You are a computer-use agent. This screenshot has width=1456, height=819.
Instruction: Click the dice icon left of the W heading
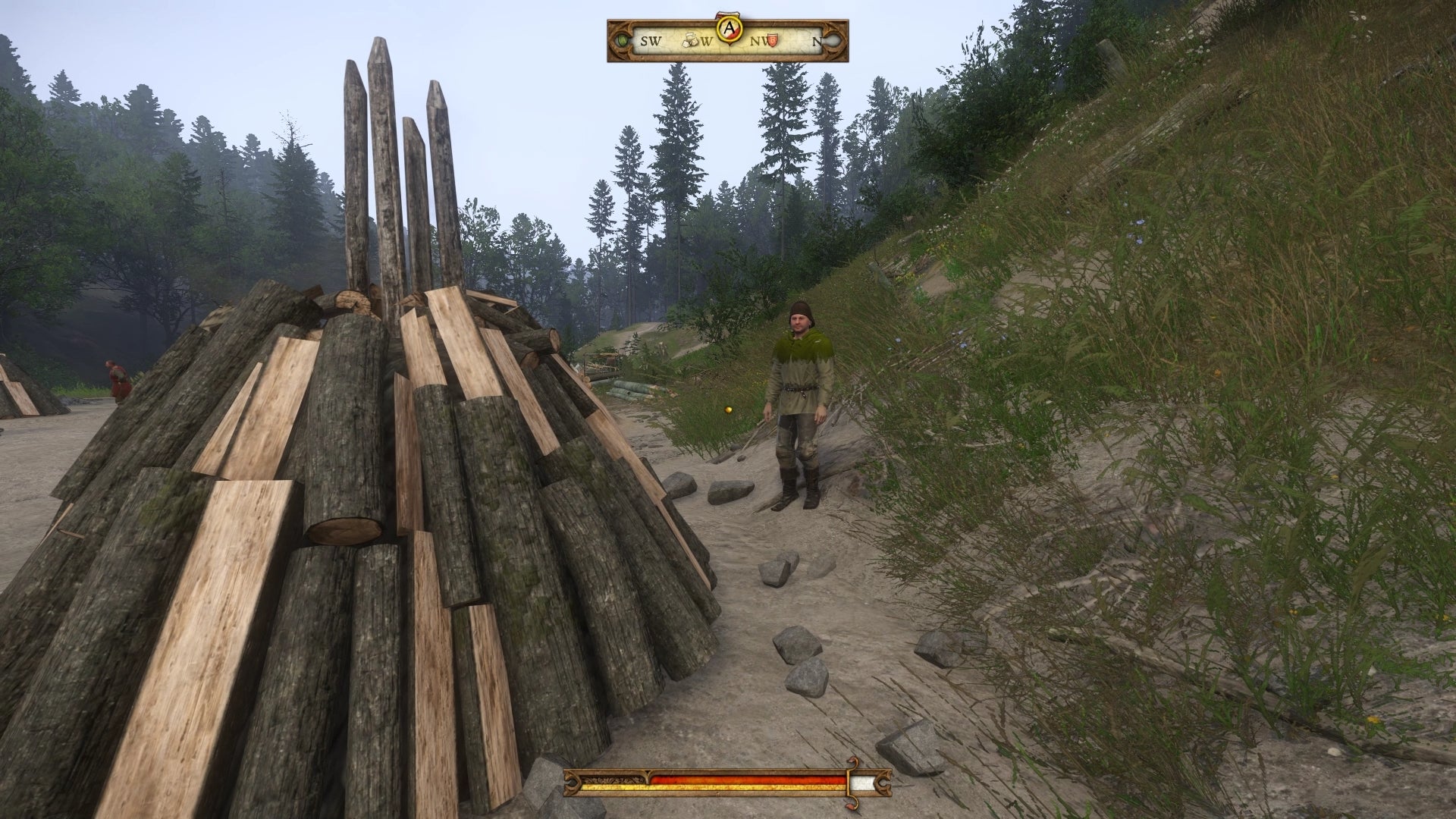689,38
